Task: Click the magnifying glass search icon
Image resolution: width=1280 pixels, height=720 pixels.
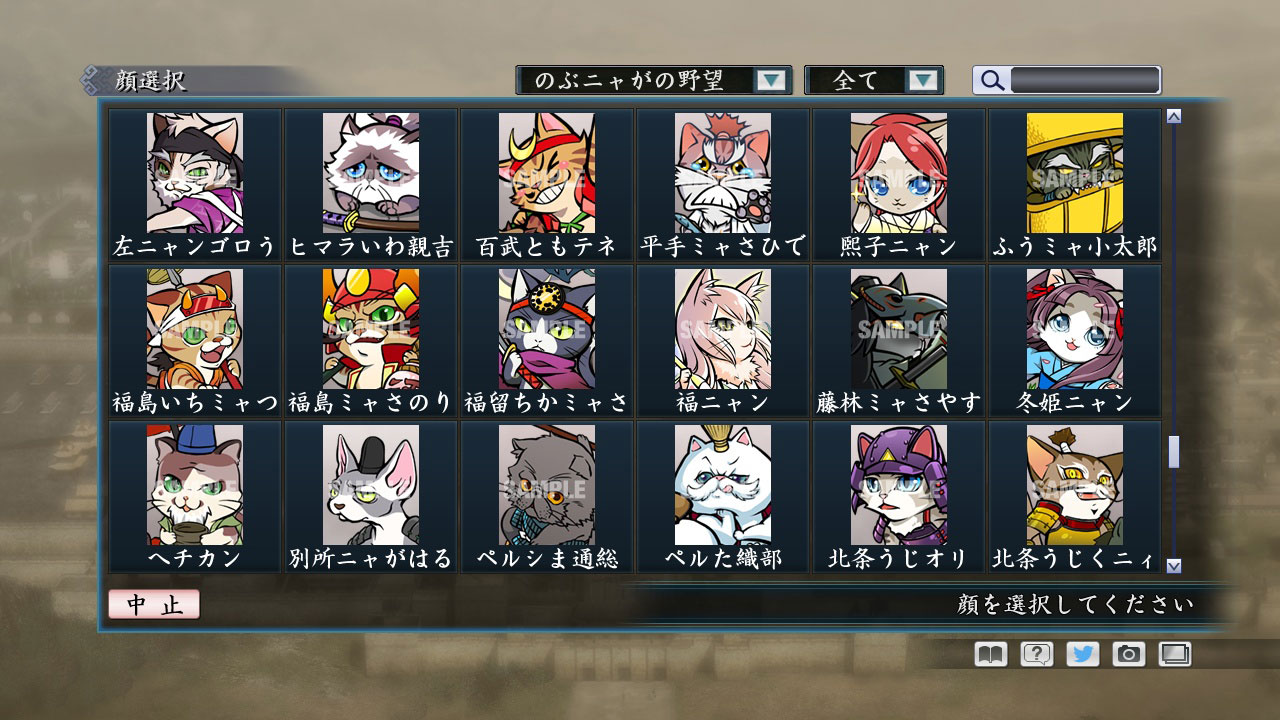Action: (991, 80)
